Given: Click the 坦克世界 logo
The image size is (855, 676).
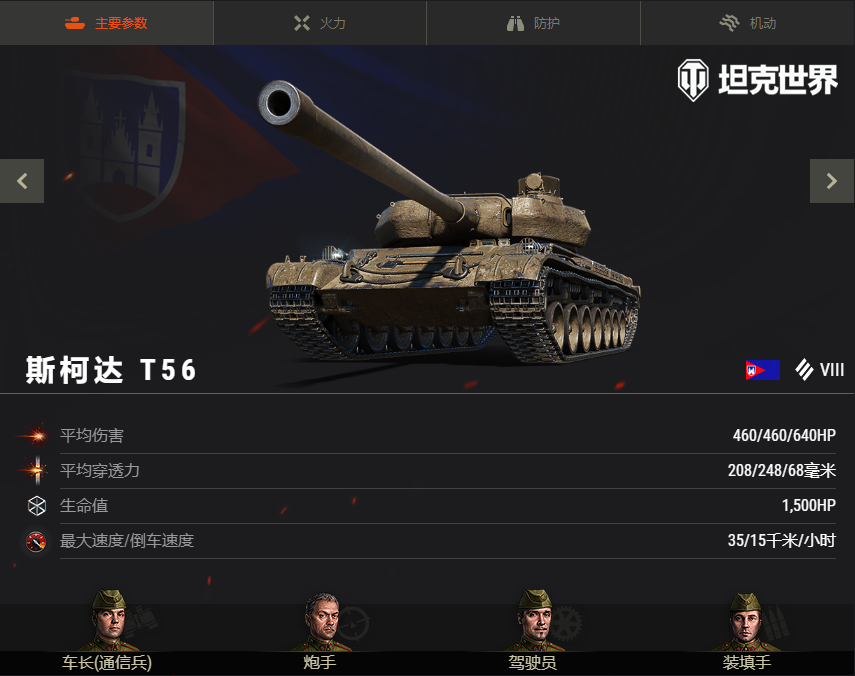Looking at the screenshot, I should [757, 80].
